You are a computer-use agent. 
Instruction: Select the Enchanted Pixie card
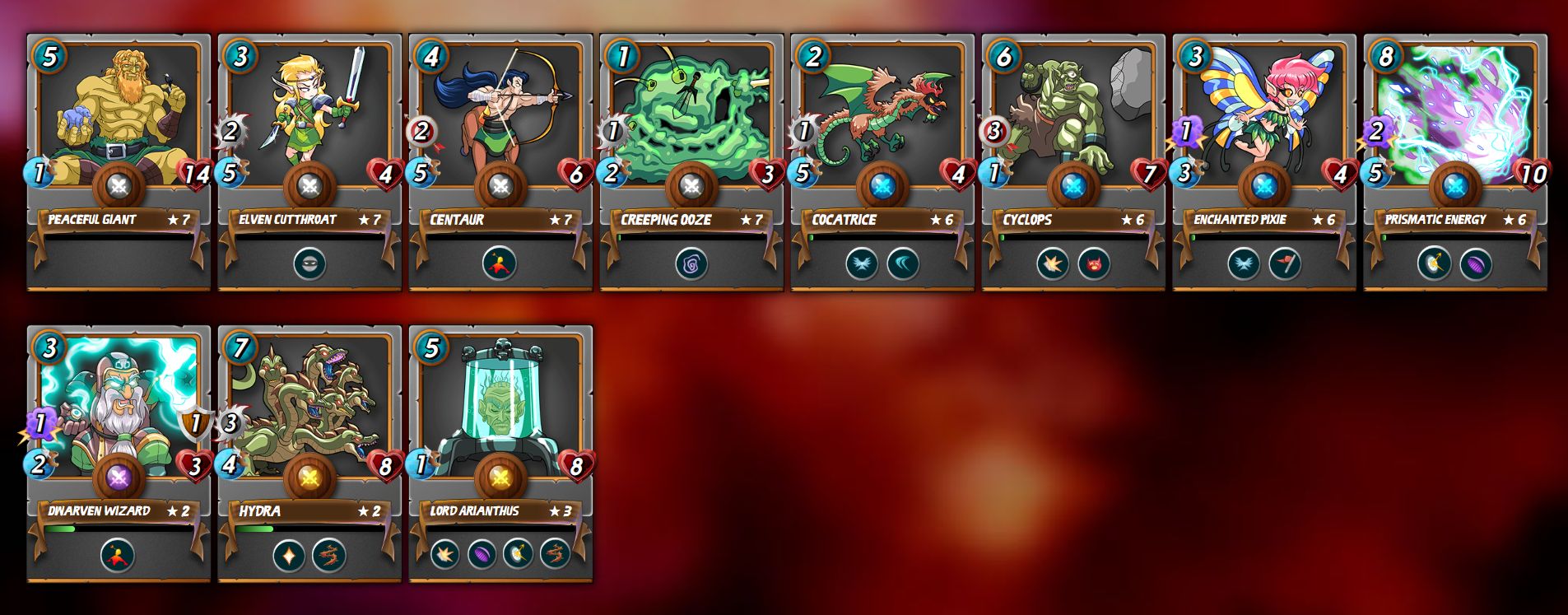tap(1264, 115)
